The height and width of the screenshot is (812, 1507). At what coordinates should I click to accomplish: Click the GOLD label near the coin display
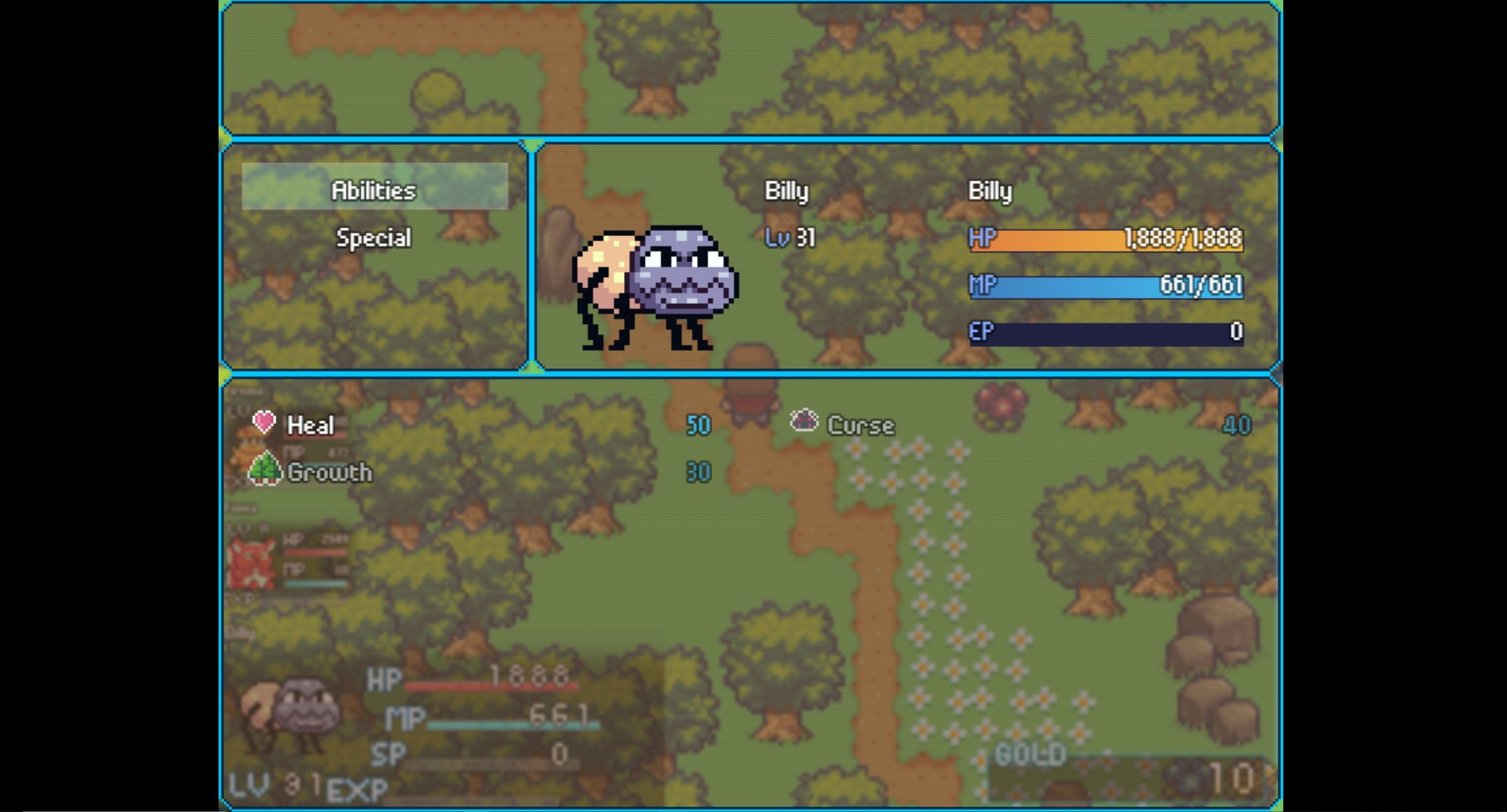(x=1030, y=752)
